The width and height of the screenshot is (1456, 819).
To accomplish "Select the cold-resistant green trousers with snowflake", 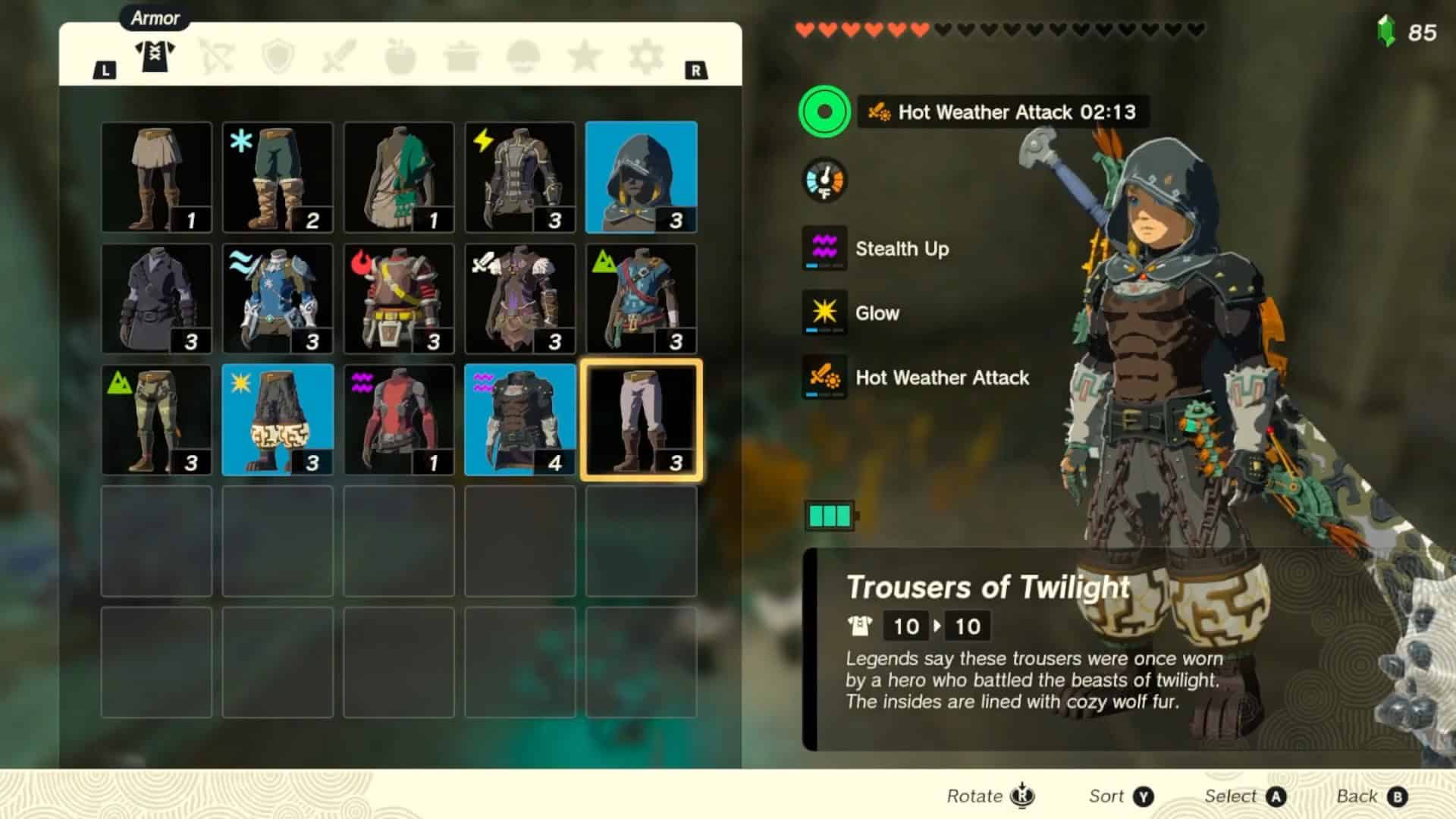I will click(x=278, y=177).
